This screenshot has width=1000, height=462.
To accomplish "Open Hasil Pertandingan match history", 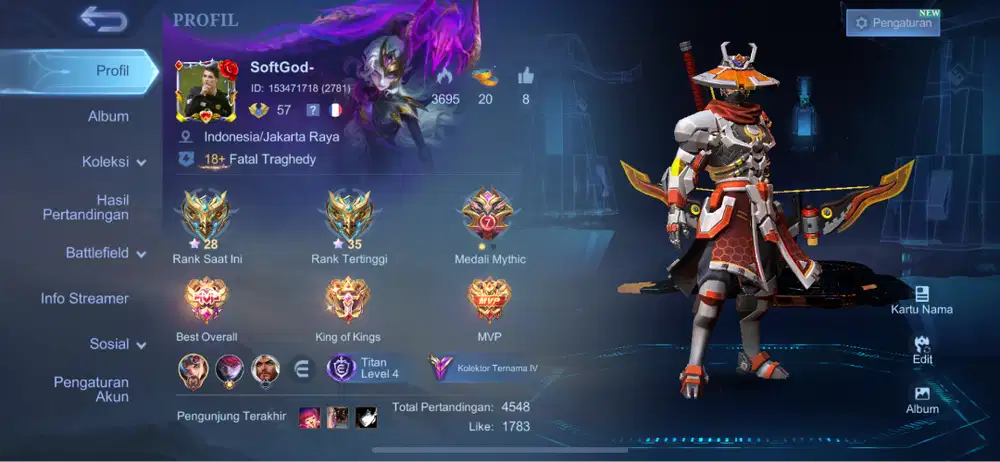I will point(85,207).
